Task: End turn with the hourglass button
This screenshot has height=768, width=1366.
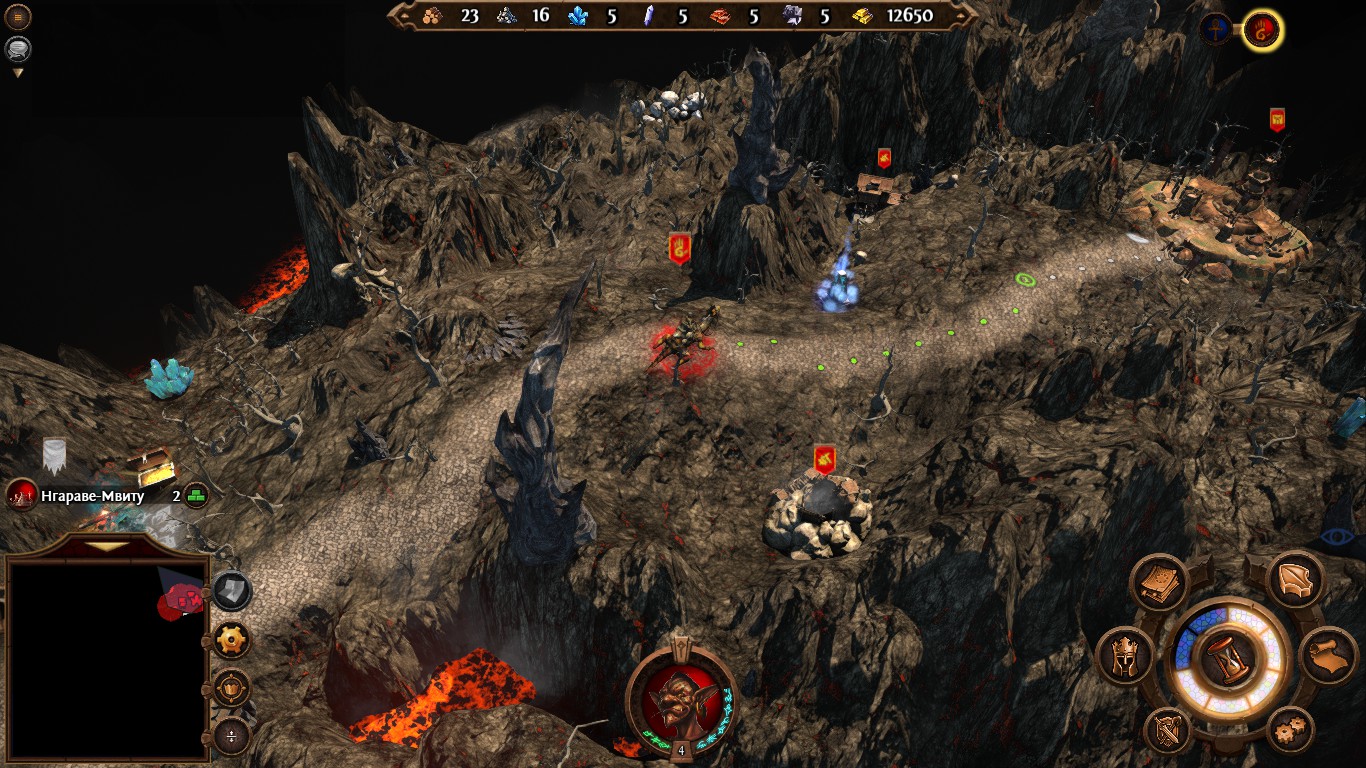Action: 1226,660
